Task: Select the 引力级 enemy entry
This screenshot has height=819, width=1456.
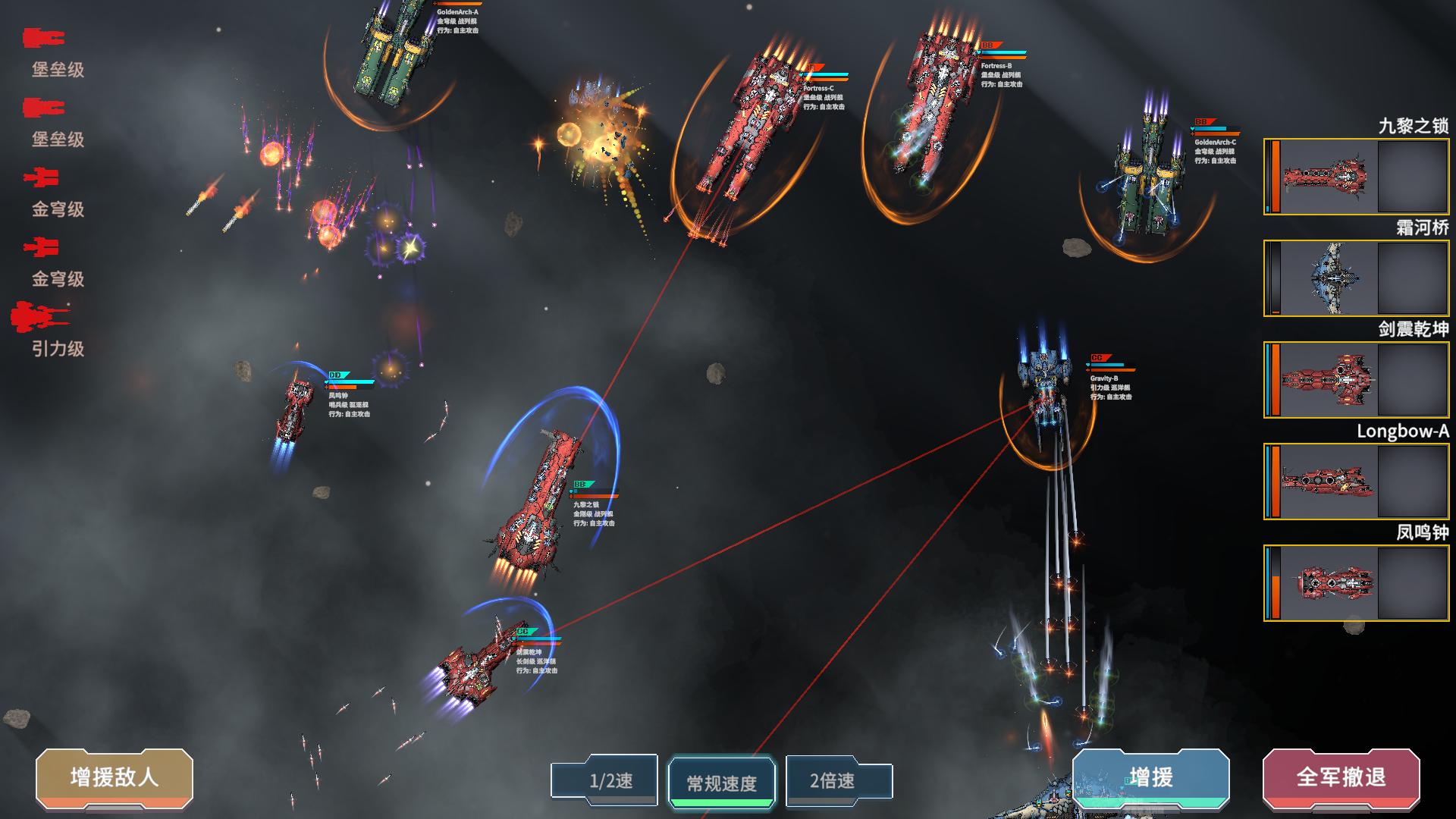Action: pyautogui.click(x=47, y=330)
